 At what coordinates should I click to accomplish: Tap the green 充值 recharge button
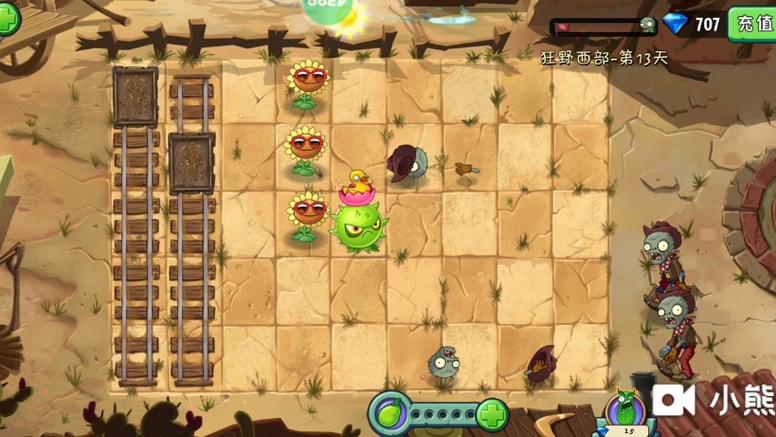point(753,23)
